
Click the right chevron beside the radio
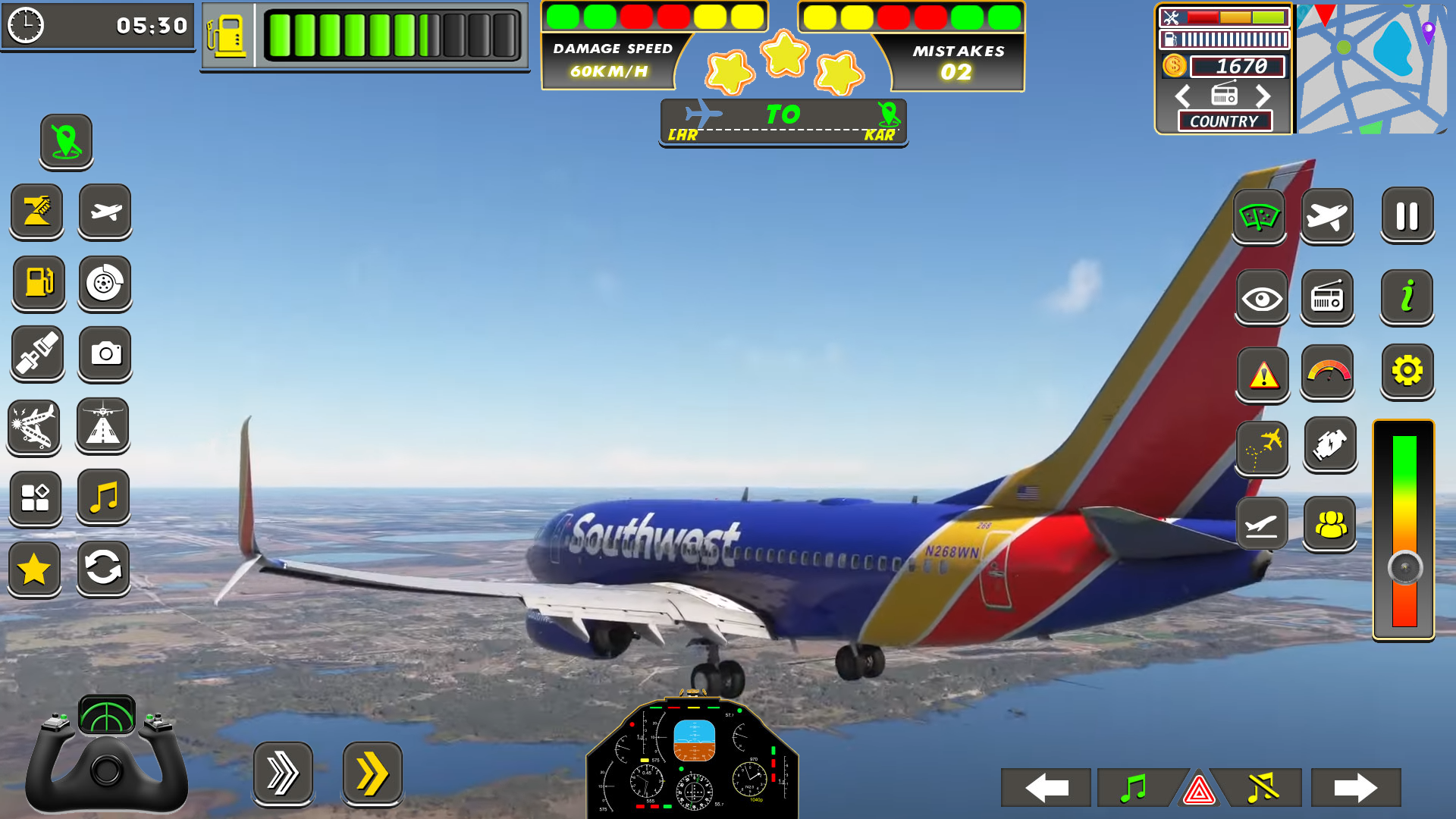(x=1263, y=96)
